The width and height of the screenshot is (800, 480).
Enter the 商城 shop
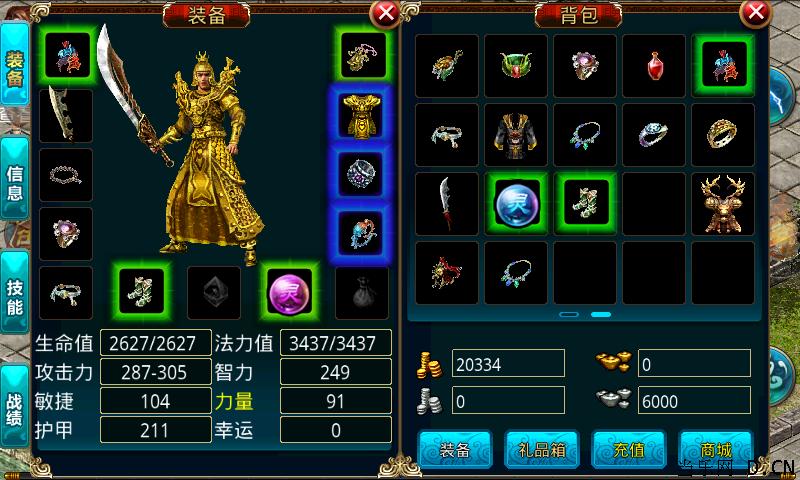pyautogui.click(x=715, y=449)
